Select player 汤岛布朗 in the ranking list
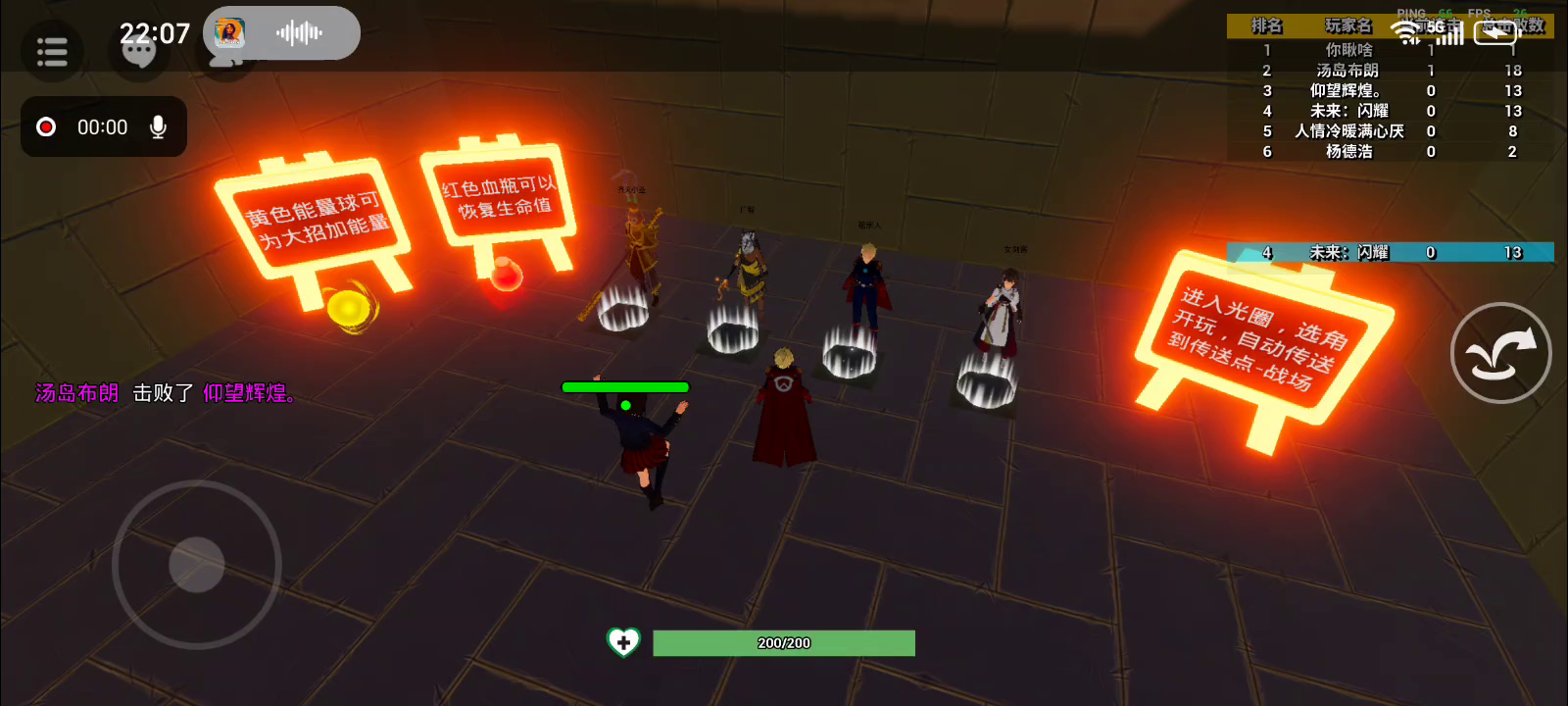Viewport: 1568px width, 706px height. tap(1347, 71)
